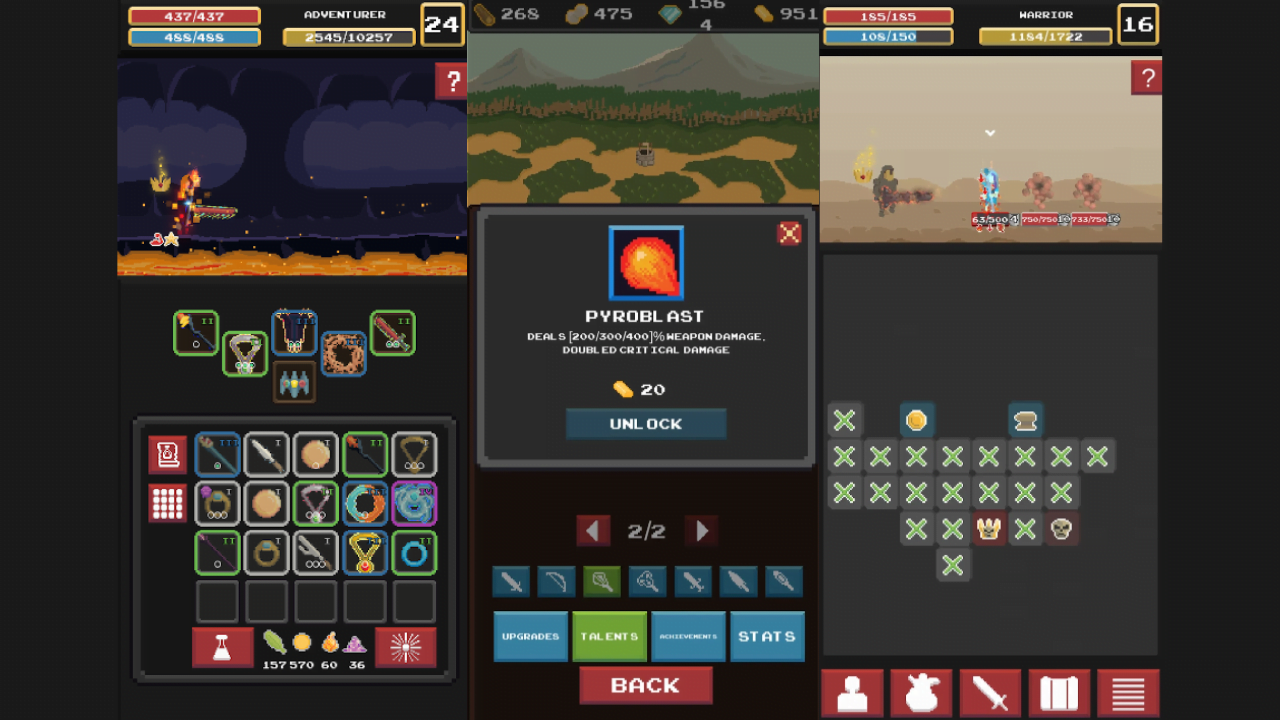Click the alchemy scroll icon in adventurer's inventory

point(167,453)
